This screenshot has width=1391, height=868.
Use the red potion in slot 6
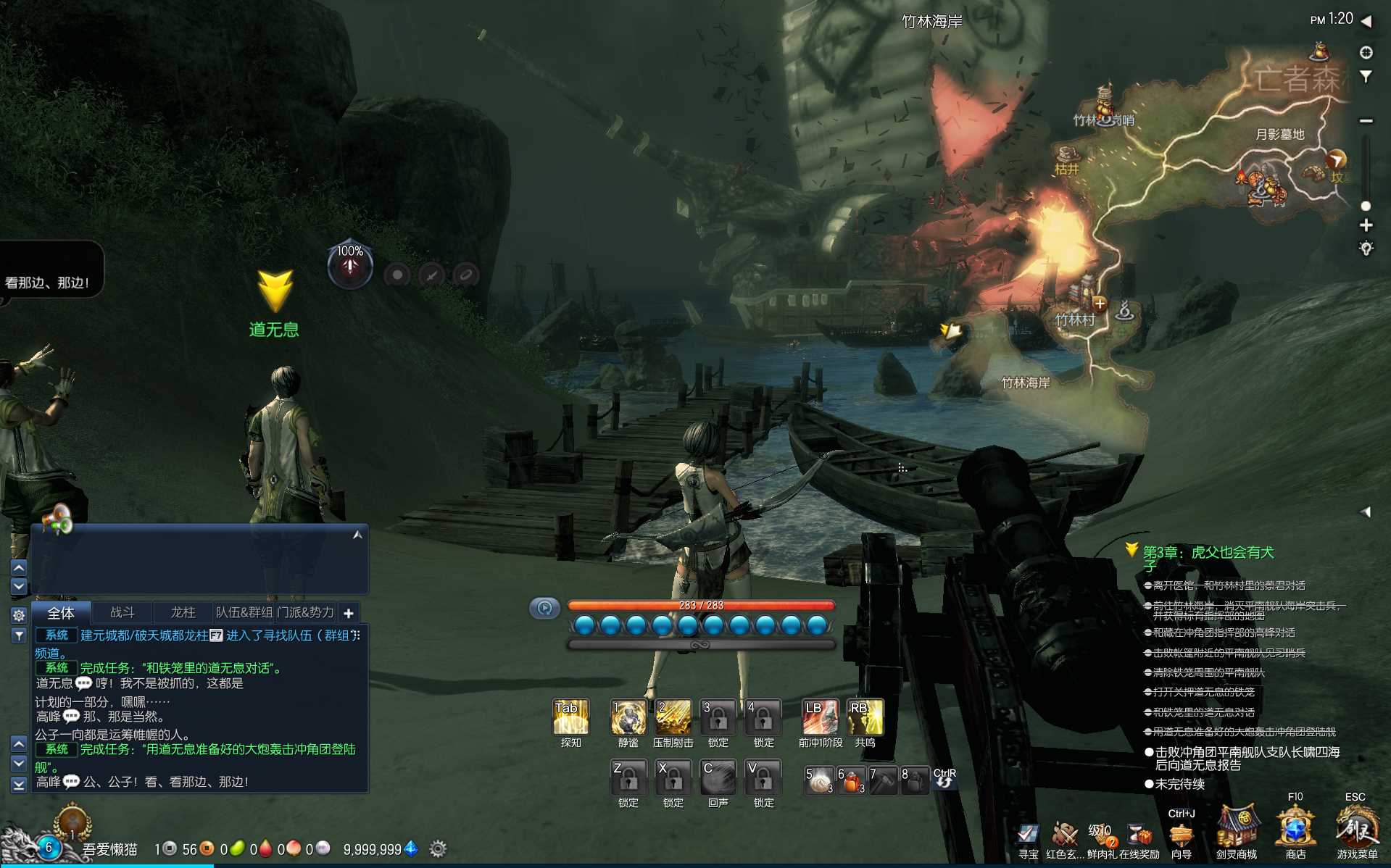(x=851, y=780)
